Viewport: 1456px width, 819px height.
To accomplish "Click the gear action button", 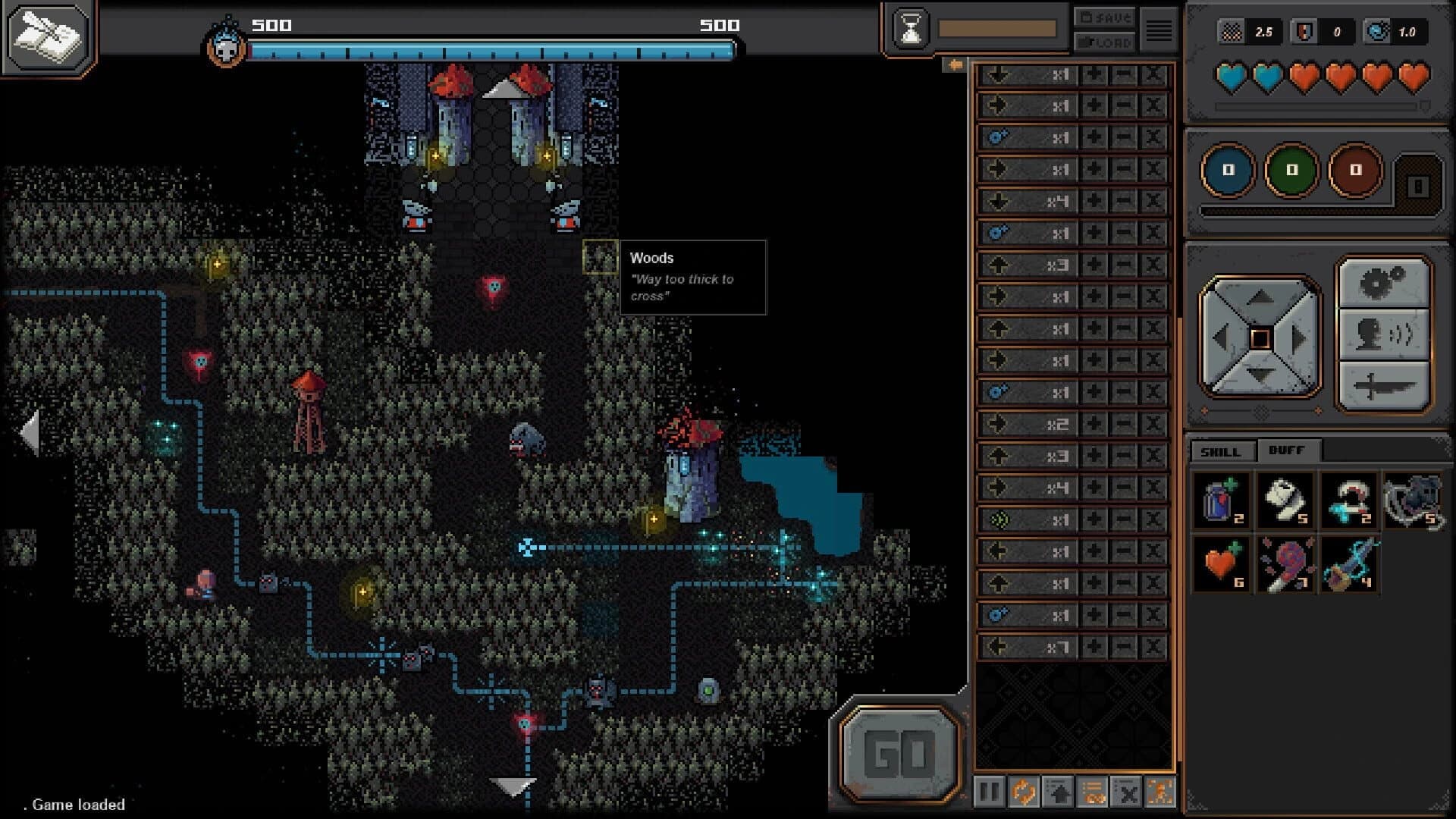I will pos(1383,284).
